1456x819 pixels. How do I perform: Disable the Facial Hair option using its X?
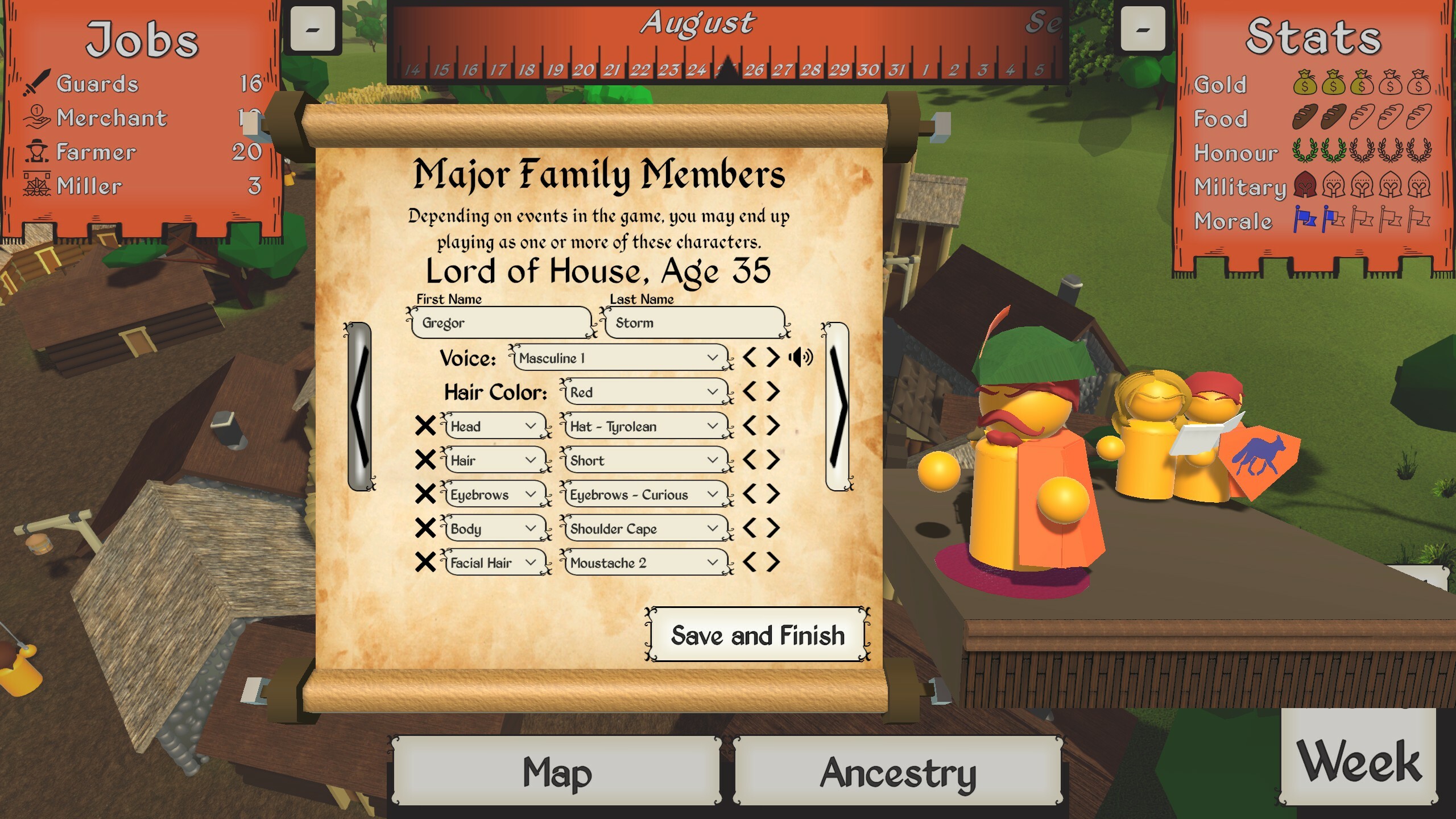tap(425, 562)
